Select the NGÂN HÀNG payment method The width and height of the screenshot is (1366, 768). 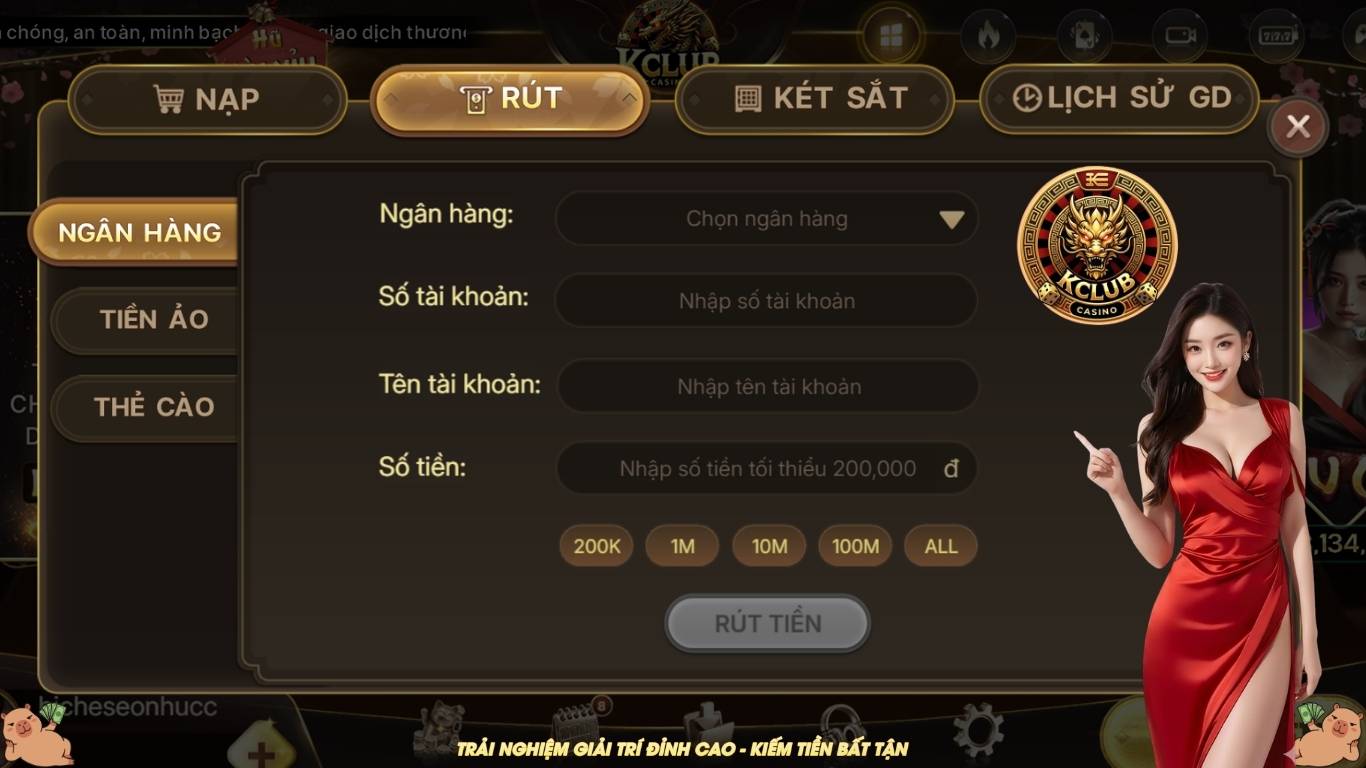pyautogui.click(x=141, y=232)
